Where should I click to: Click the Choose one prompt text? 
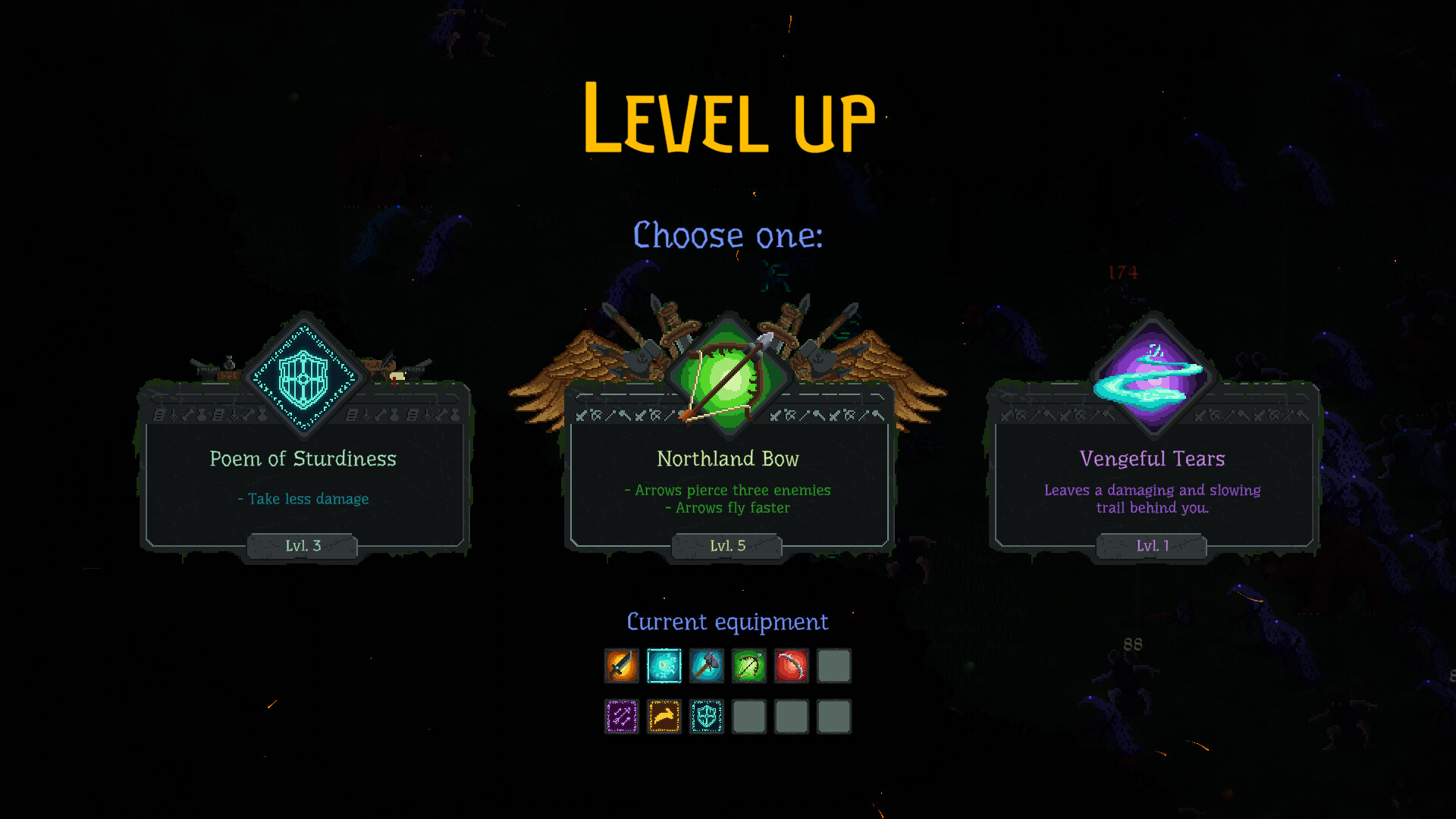726,236
